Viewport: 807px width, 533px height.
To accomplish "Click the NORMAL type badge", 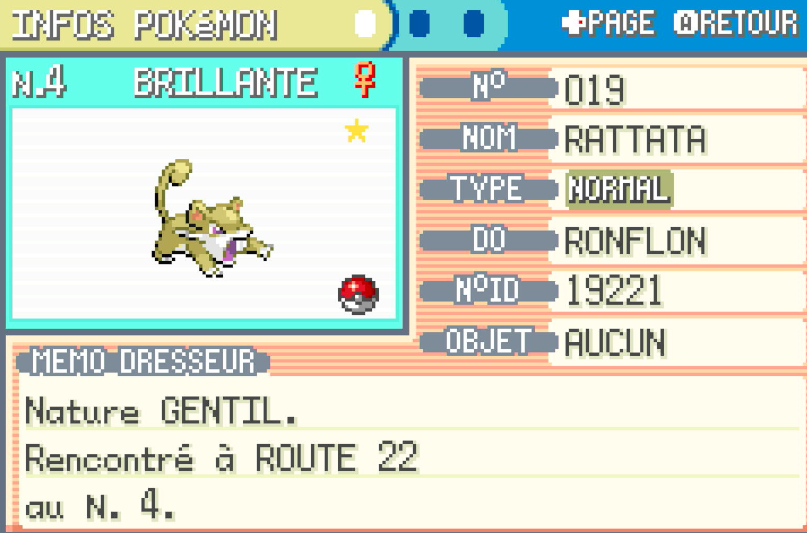I will [619, 188].
